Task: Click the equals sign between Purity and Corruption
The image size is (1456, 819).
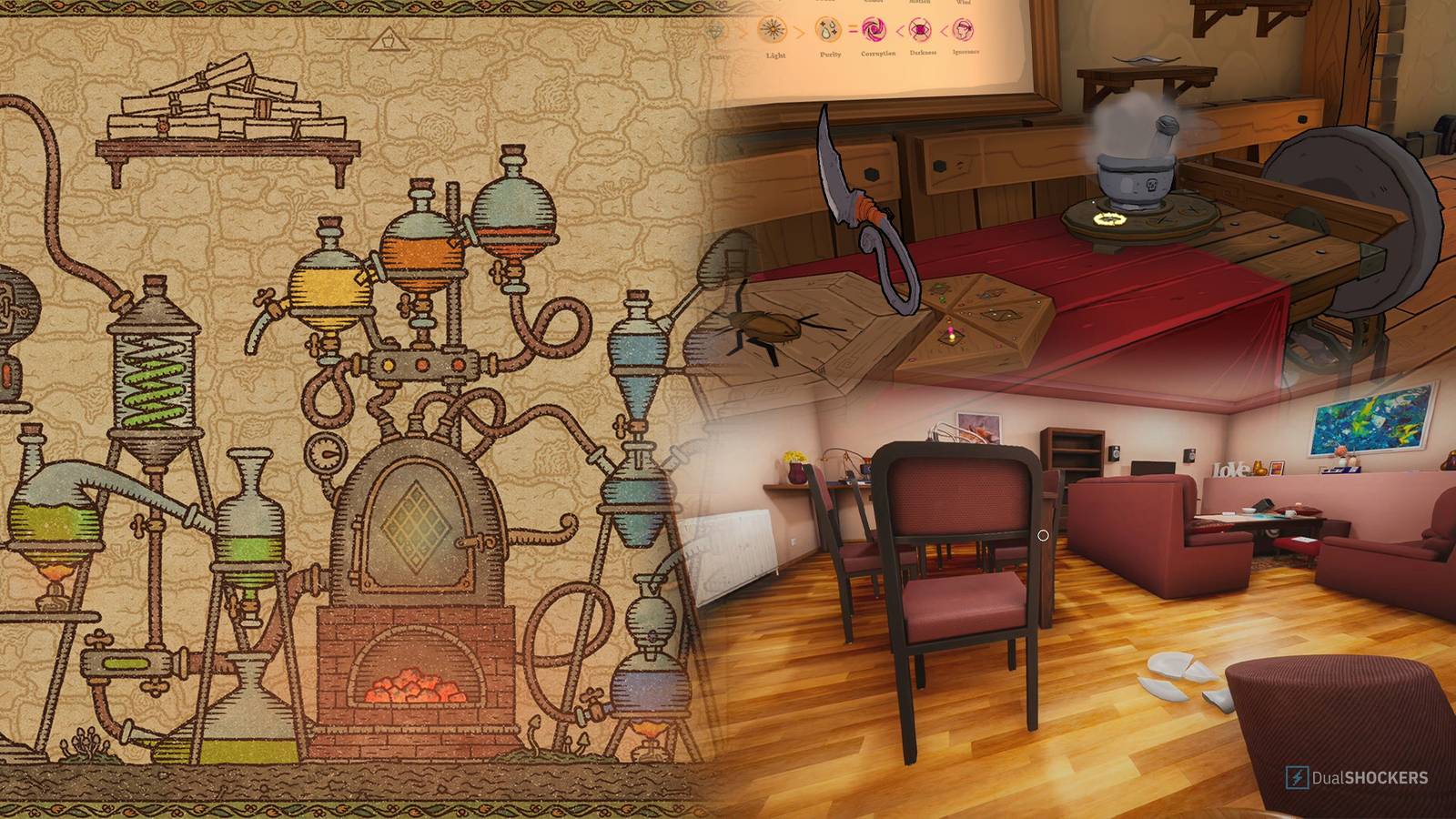Action: (853, 28)
